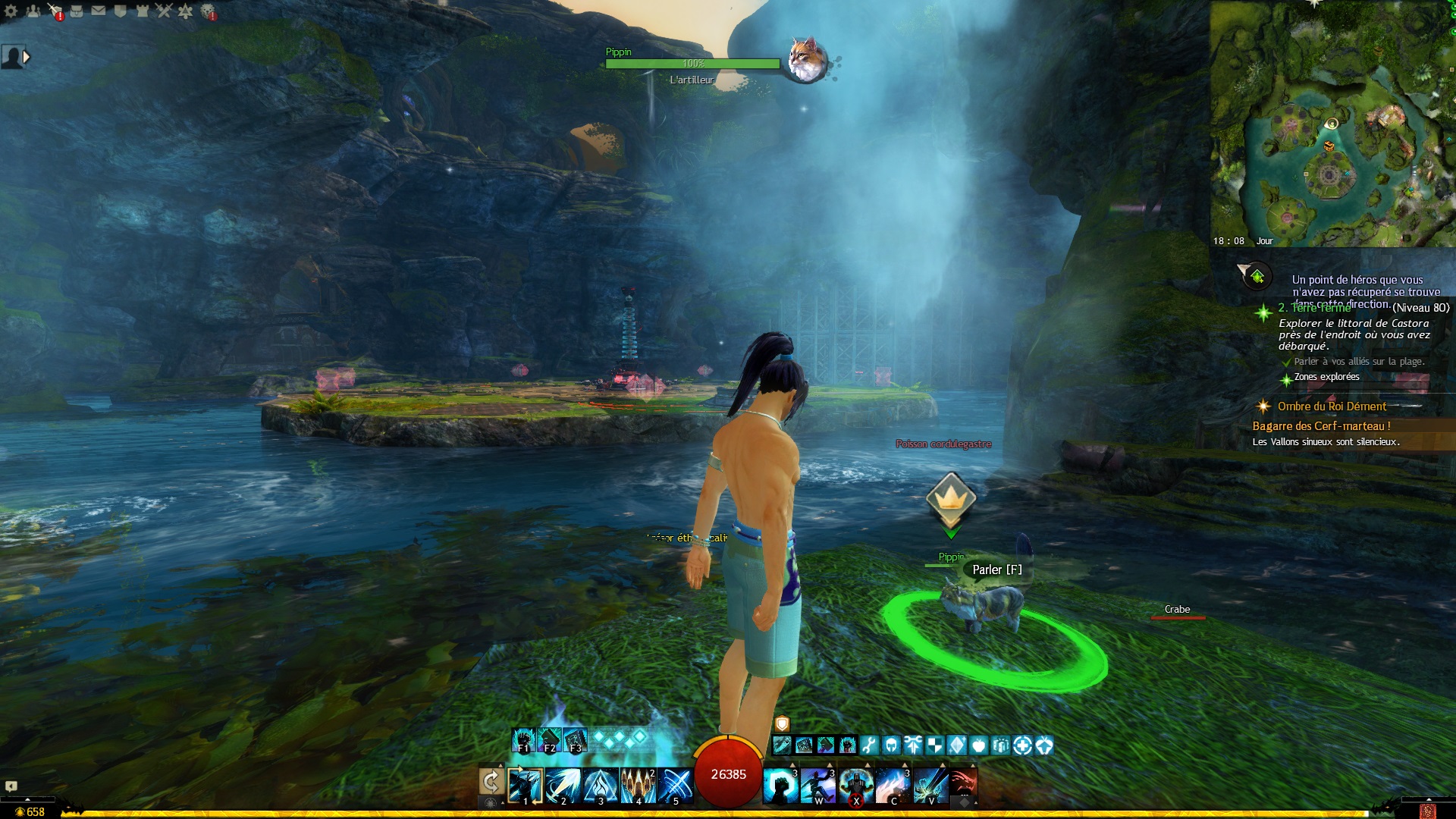This screenshot has height=819, width=1456.
Task: Open the gear-shaped game menu
Action: [x=11, y=11]
